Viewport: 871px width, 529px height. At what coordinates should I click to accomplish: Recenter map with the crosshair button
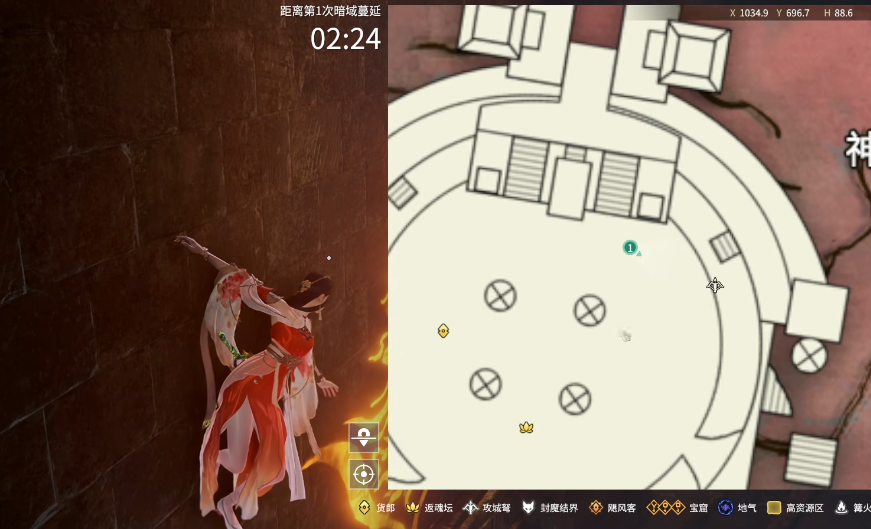(x=363, y=473)
